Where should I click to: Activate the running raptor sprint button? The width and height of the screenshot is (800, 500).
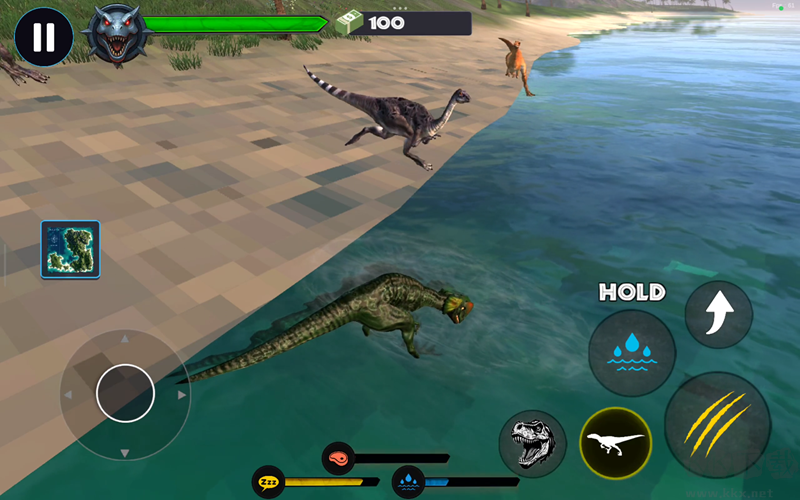coord(615,443)
